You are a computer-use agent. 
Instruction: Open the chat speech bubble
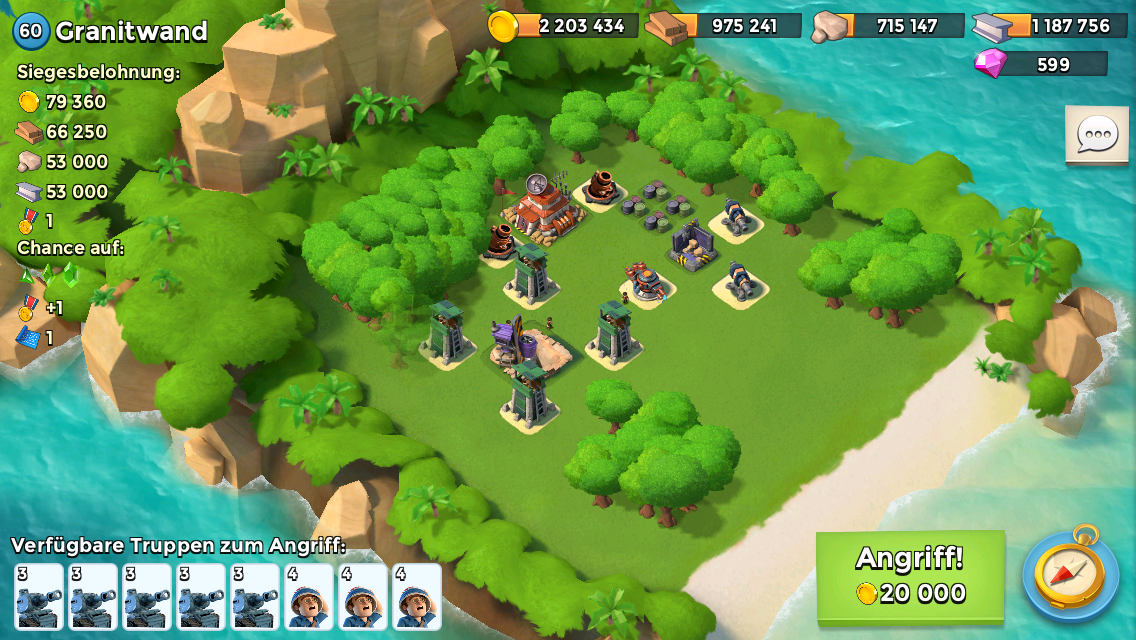click(1096, 134)
